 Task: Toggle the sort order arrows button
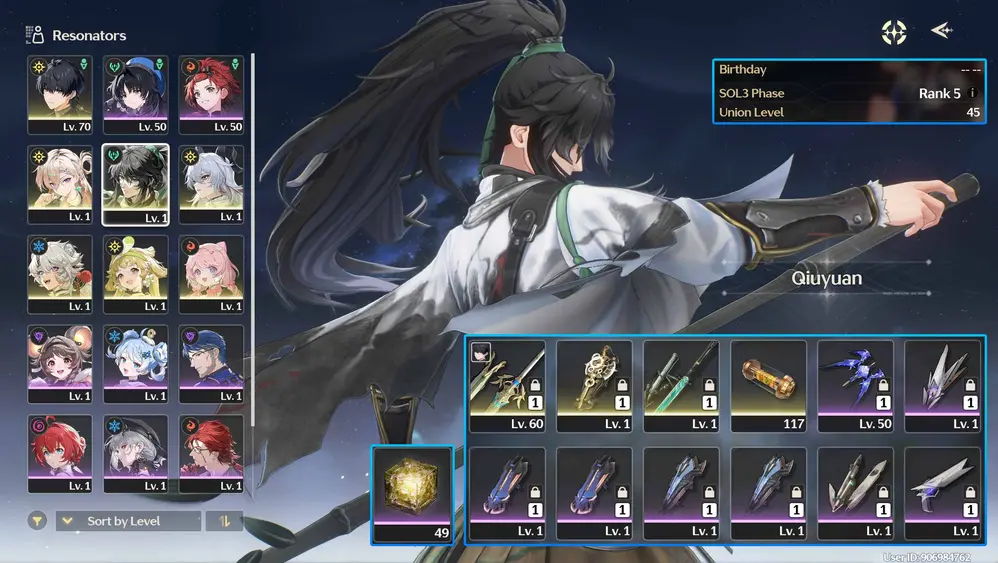[x=224, y=521]
